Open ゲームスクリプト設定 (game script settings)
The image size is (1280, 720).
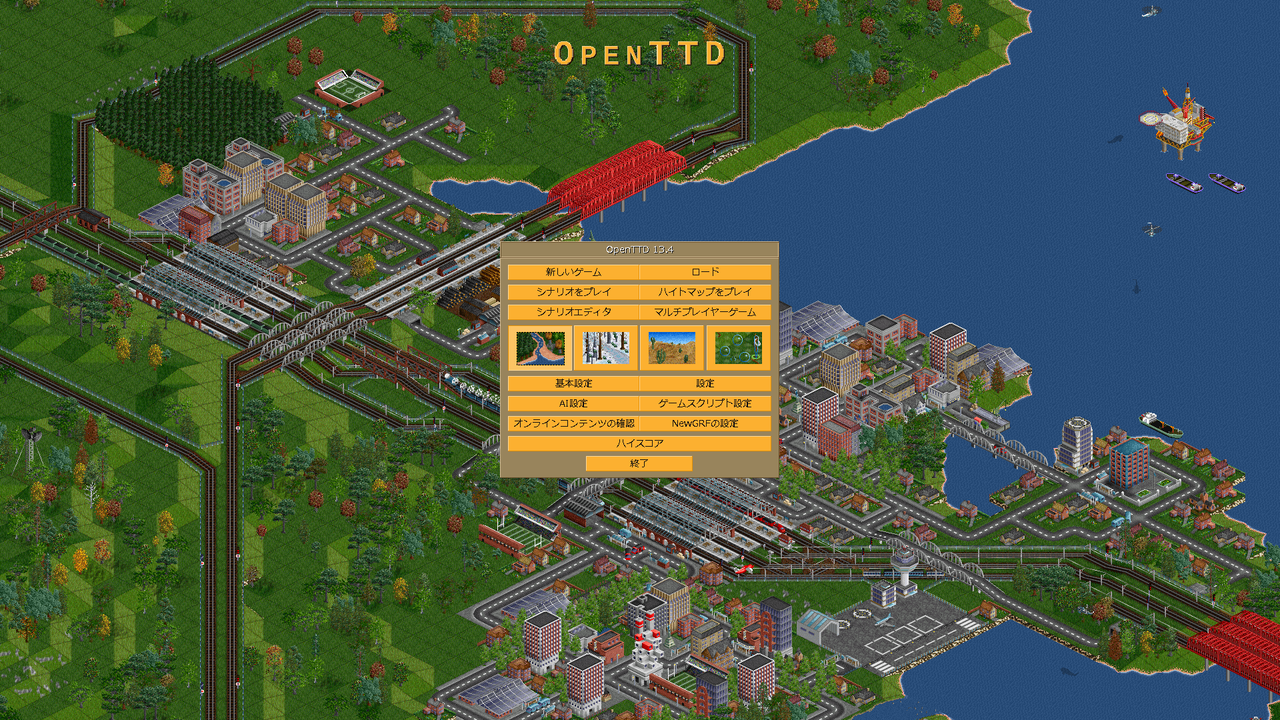click(x=706, y=403)
